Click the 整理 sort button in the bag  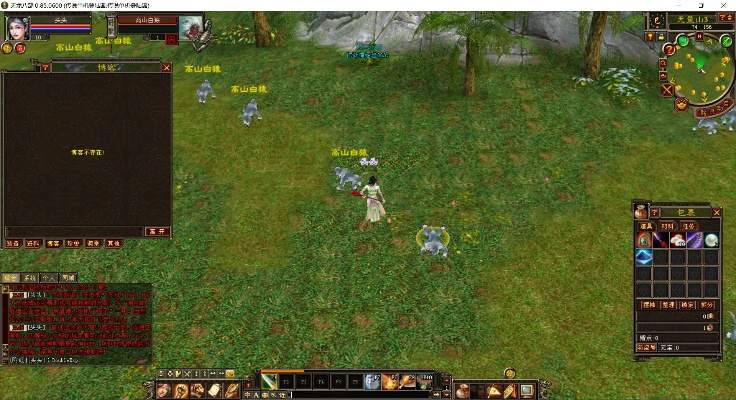pyautogui.click(x=668, y=303)
